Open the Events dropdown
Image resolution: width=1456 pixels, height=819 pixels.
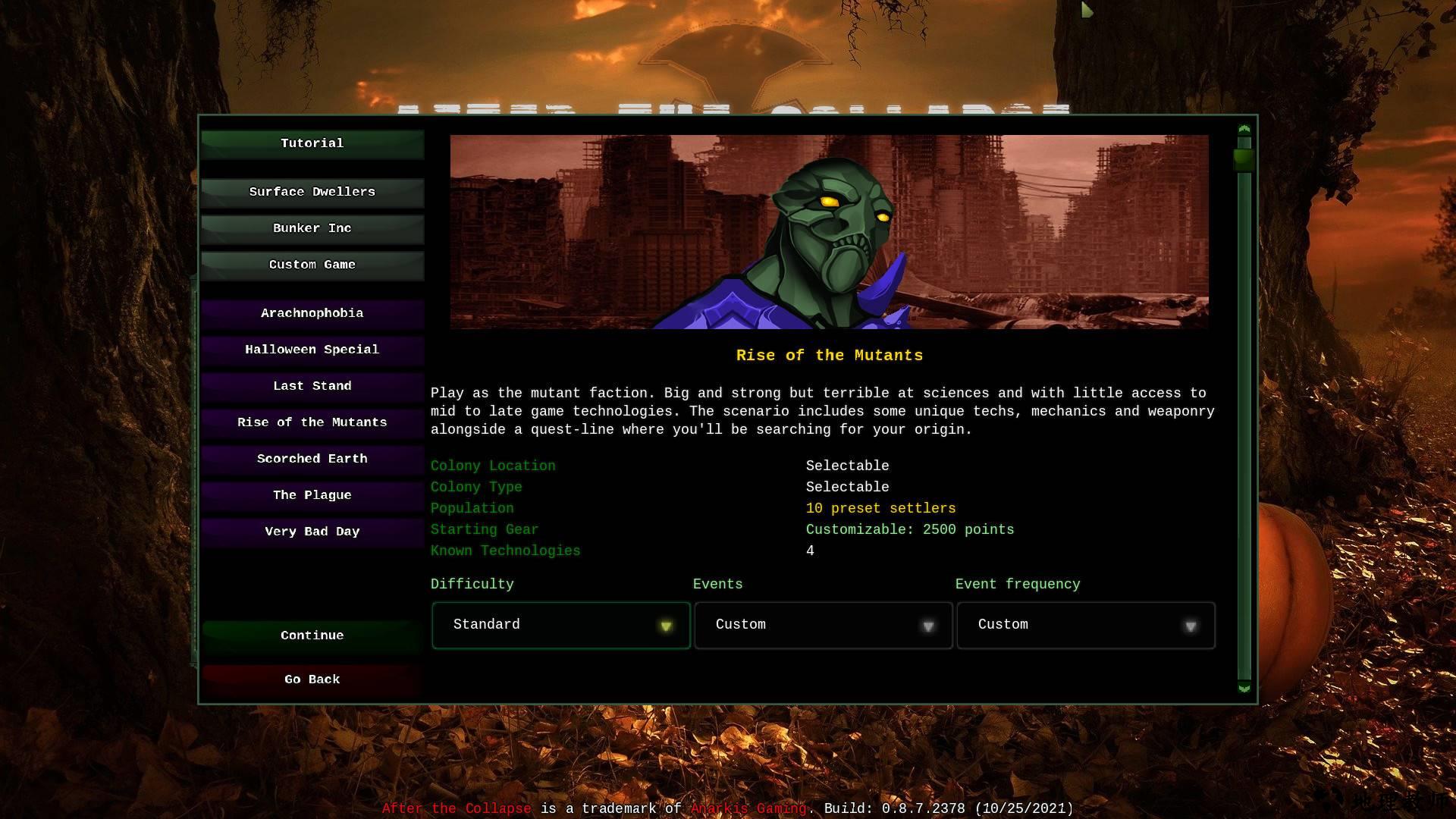pyautogui.click(x=823, y=625)
